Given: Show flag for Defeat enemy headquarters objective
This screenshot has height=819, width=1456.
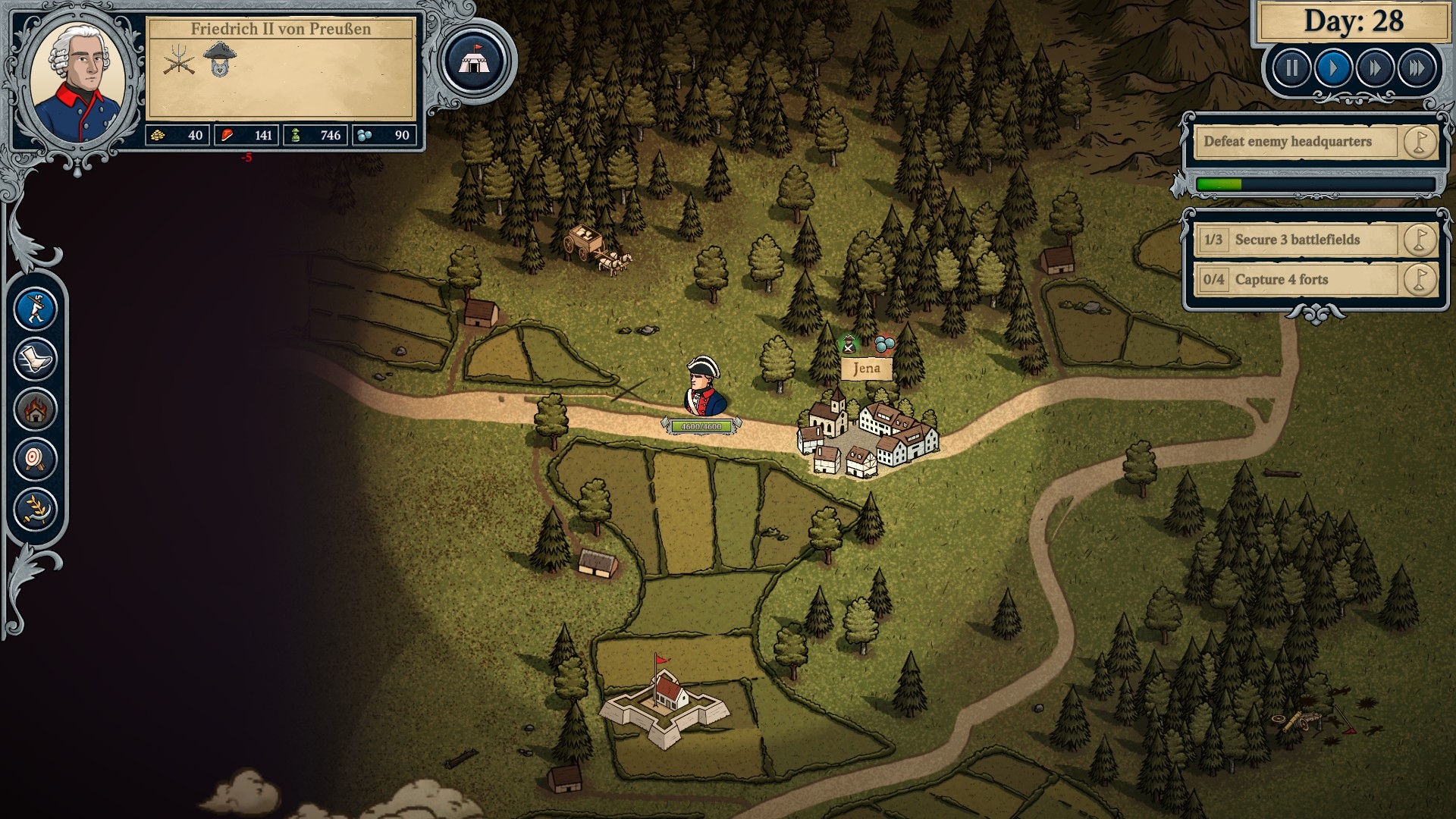Looking at the screenshot, I should [1419, 142].
